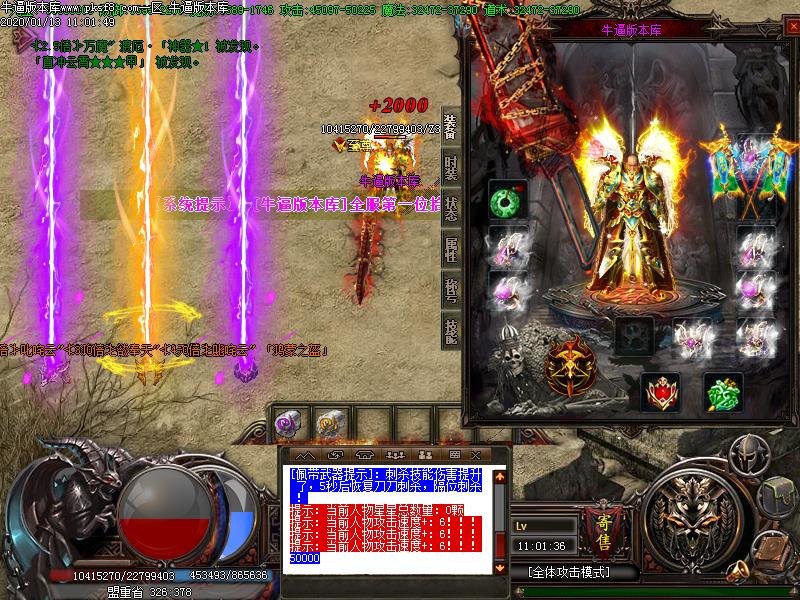Image resolution: width=800 pixels, height=600 pixels.
Task: Switch to the 状态 status tab
Action: pyautogui.click(x=450, y=209)
